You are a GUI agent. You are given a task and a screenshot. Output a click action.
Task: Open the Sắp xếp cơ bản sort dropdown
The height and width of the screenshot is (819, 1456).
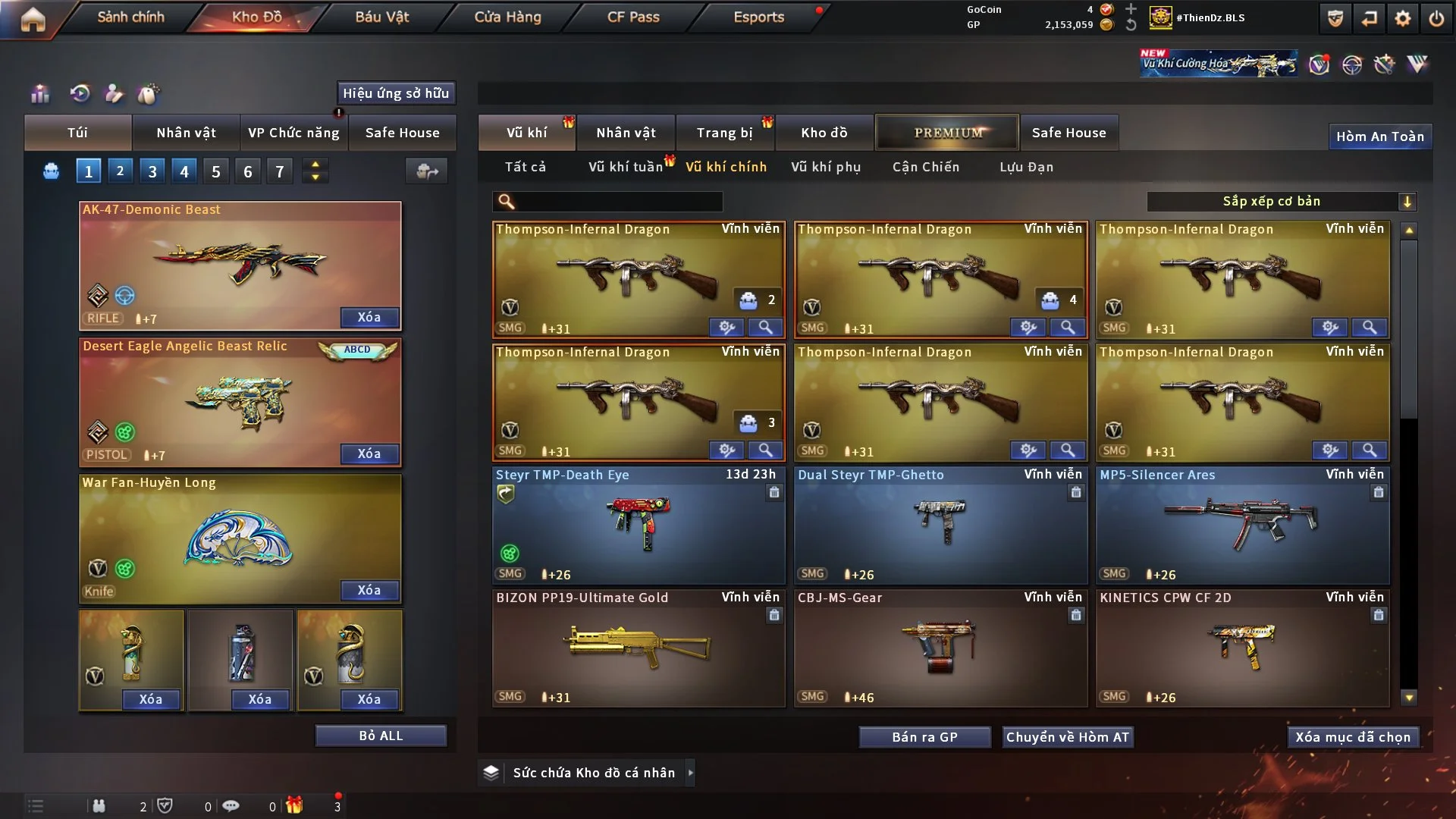click(1281, 201)
